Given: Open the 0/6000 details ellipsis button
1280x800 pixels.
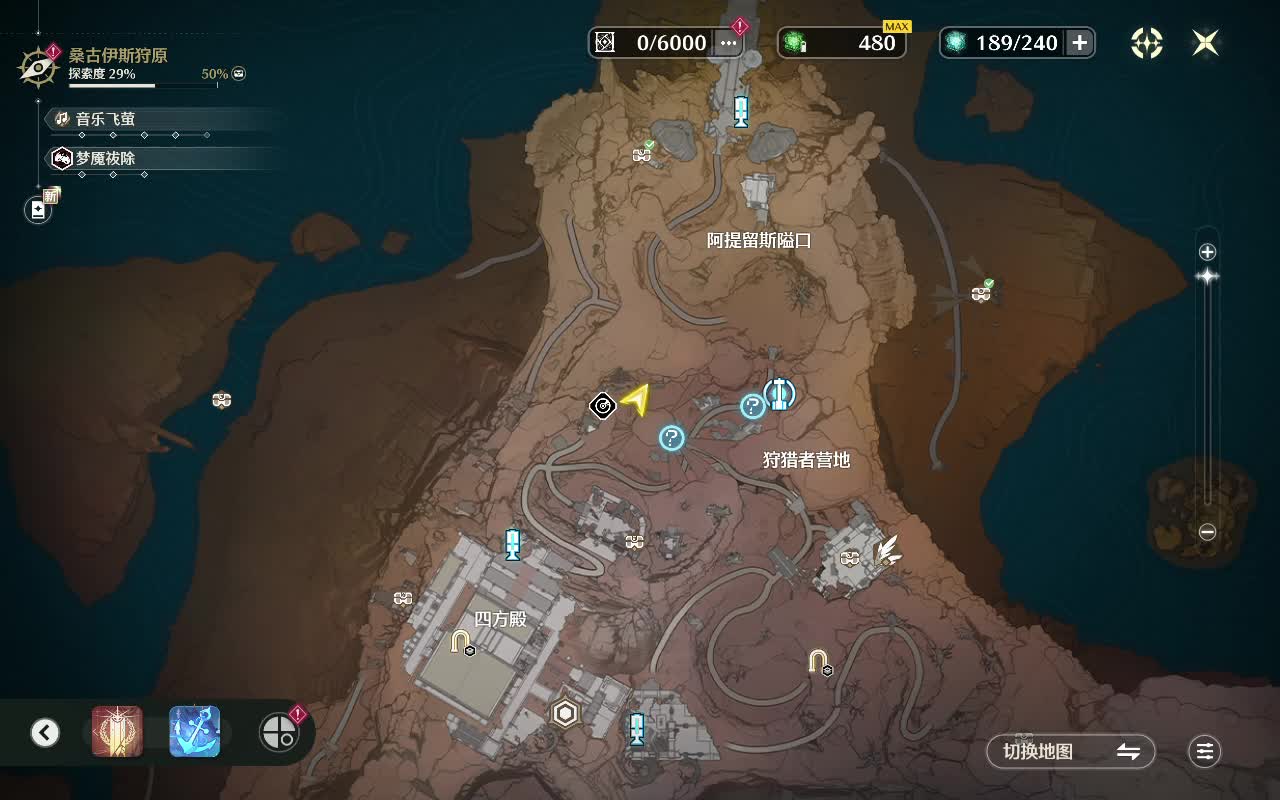Looking at the screenshot, I should 728,42.
